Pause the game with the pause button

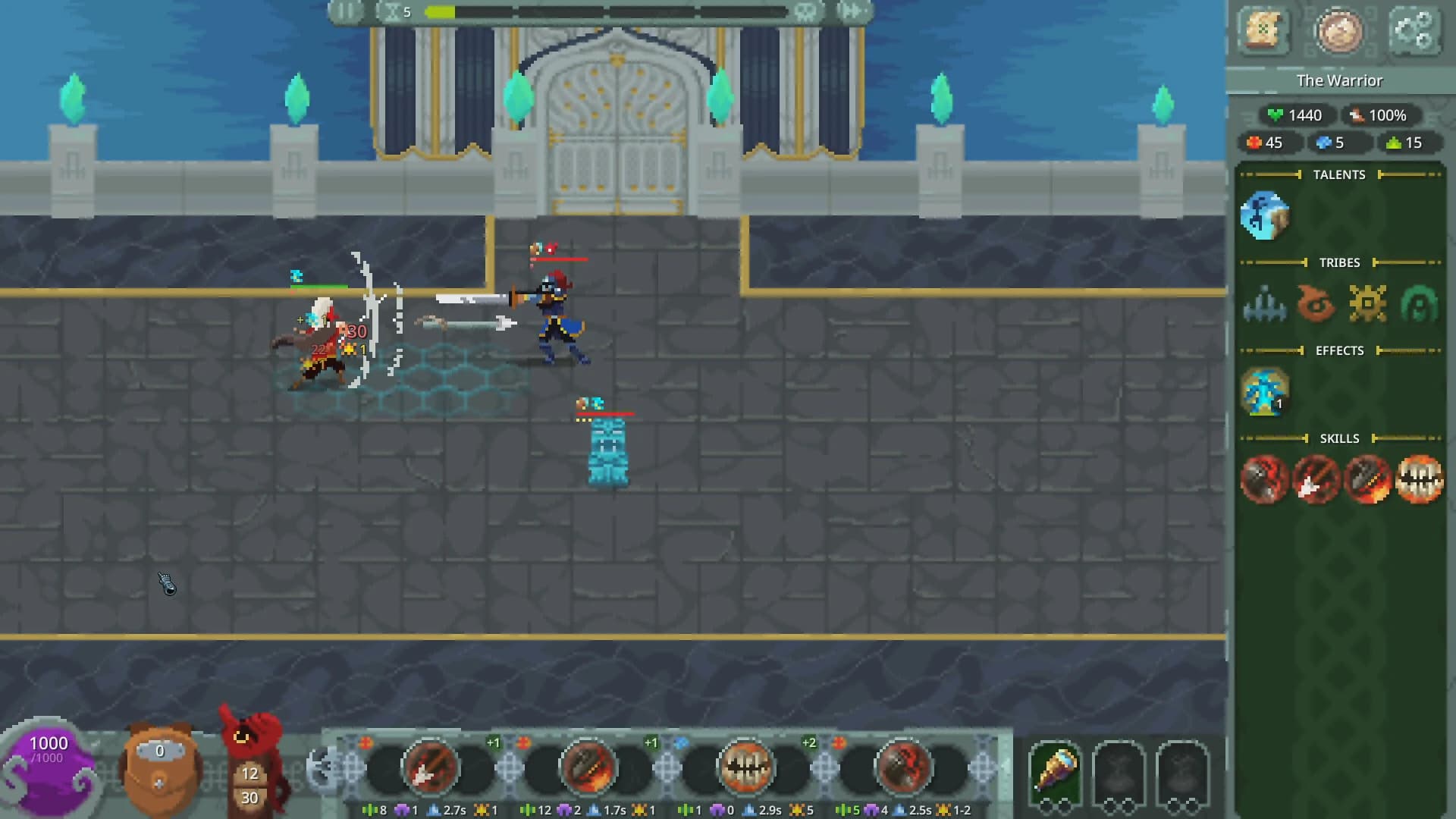(x=345, y=11)
